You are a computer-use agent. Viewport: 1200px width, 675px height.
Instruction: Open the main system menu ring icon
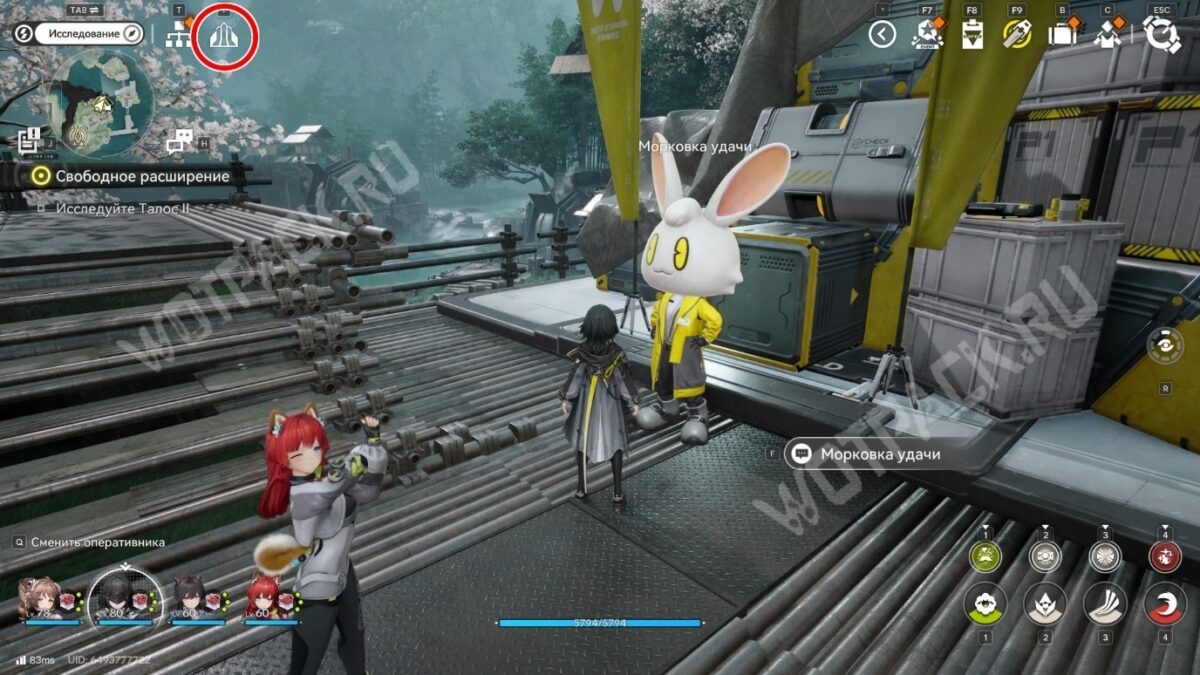[1162, 35]
